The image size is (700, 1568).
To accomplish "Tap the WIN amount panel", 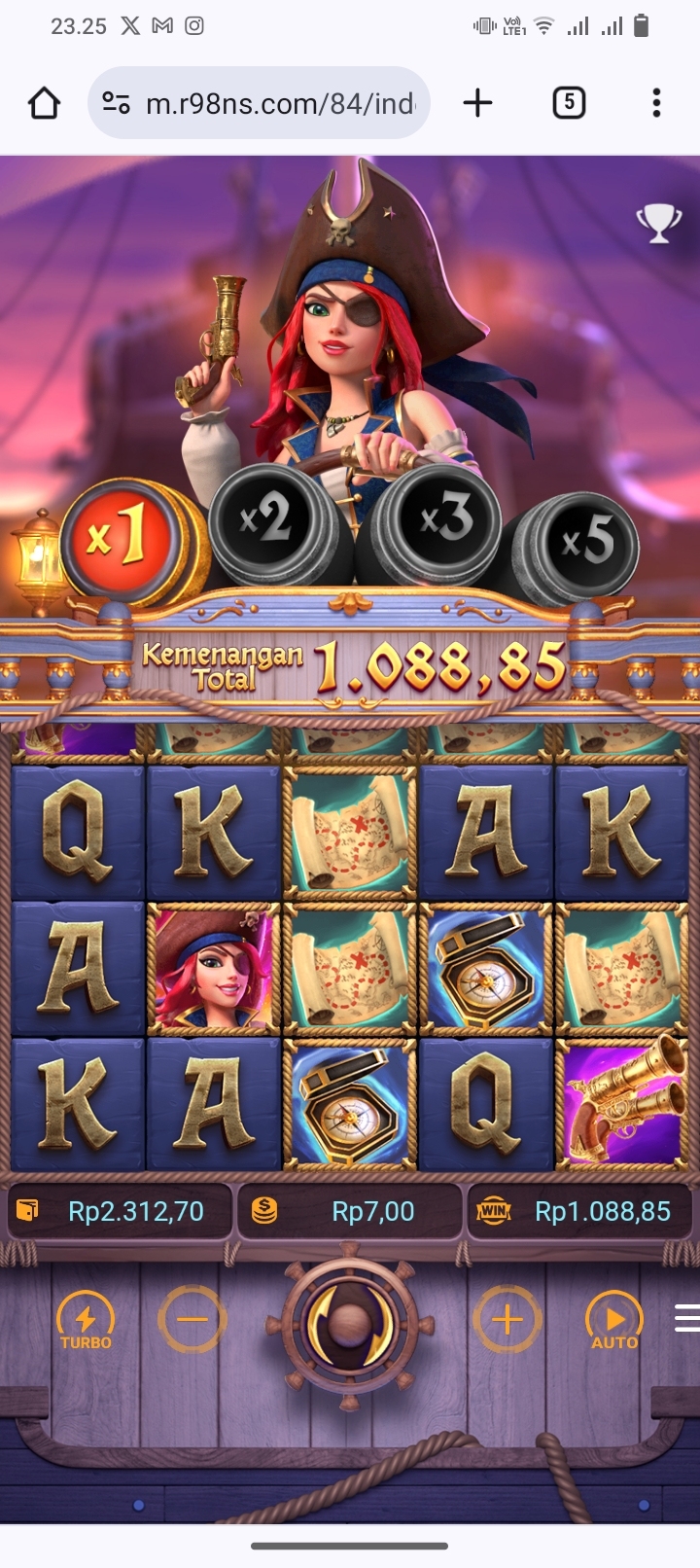I will pyautogui.click(x=580, y=1211).
